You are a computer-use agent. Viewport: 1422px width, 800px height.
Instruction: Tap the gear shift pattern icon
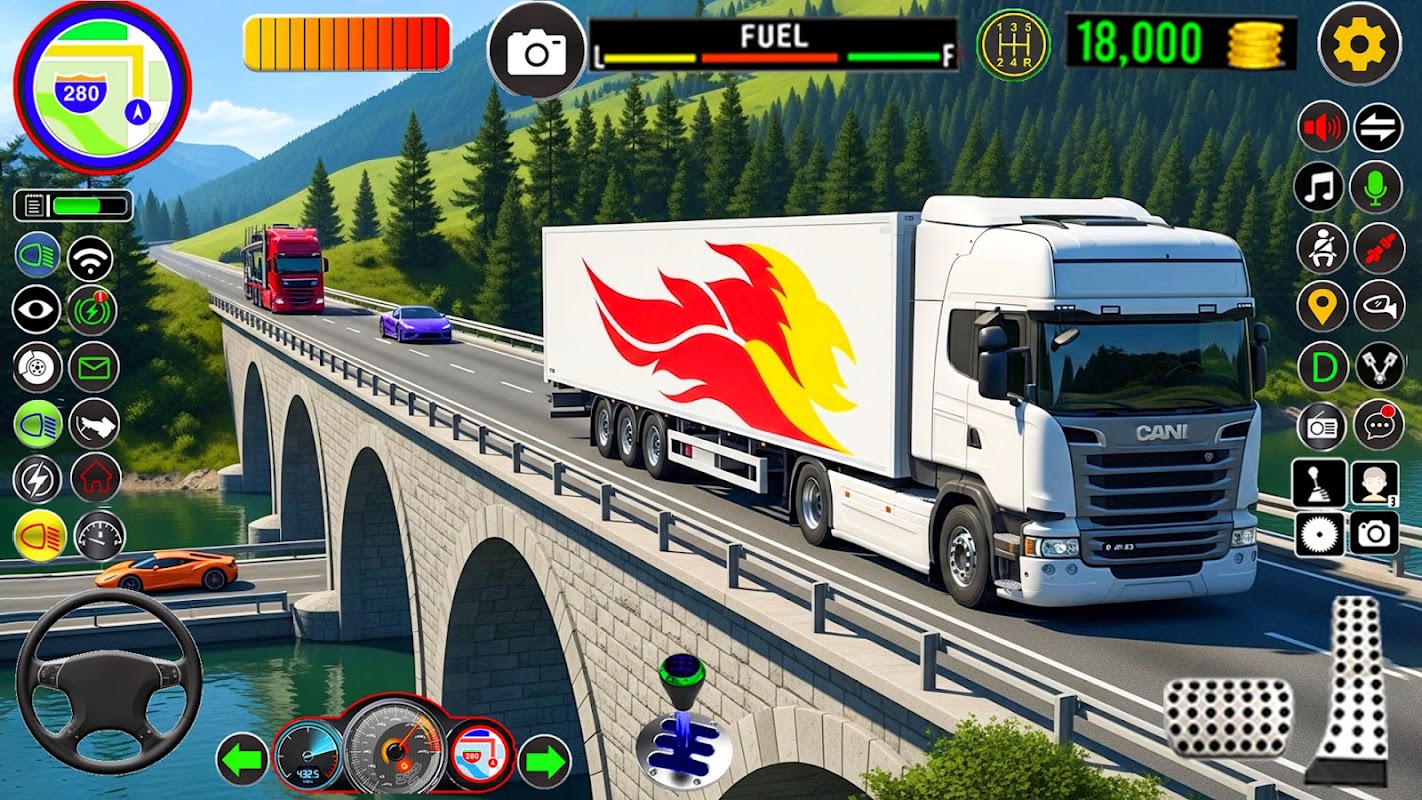[x=1013, y=45]
